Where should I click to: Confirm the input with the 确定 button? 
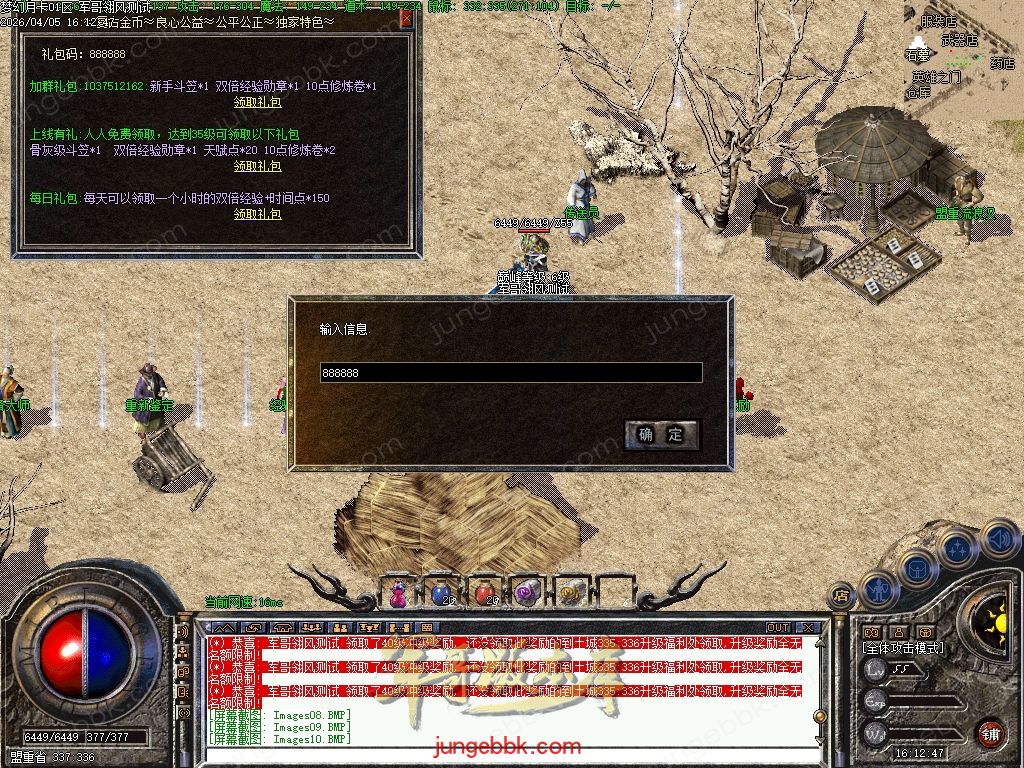tap(661, 434)
